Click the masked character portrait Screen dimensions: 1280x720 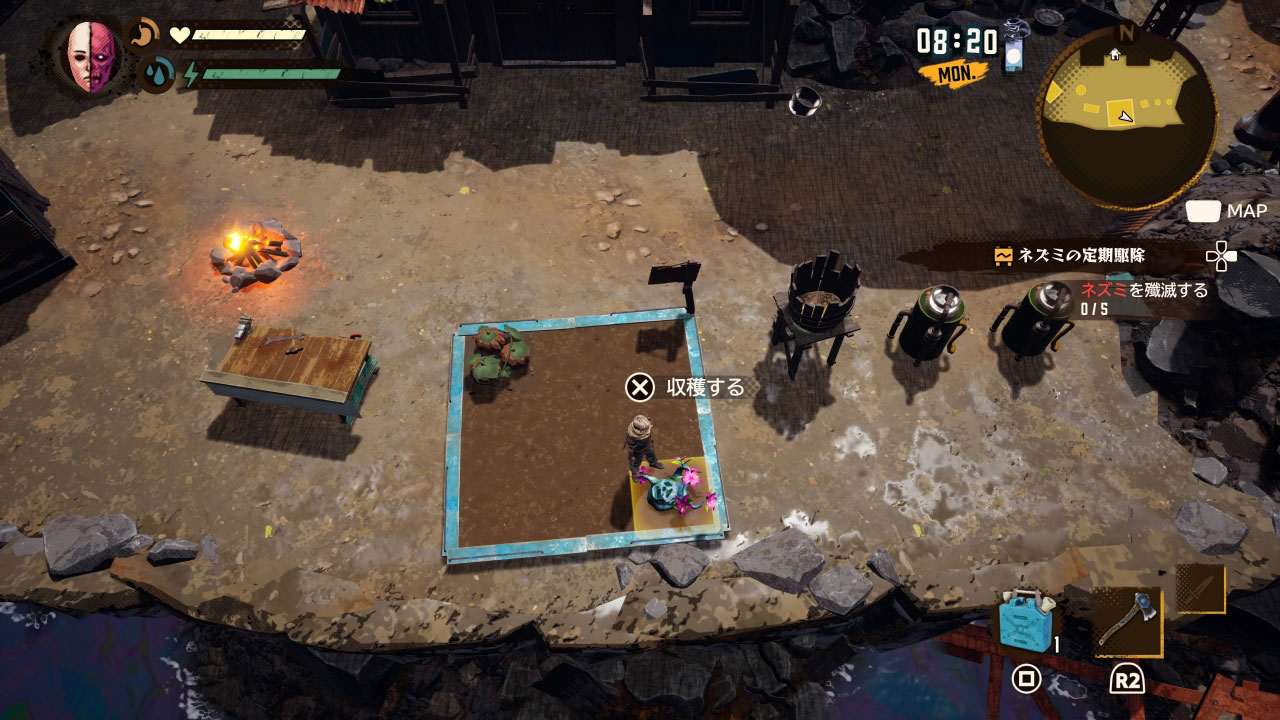tap(93, 57)
